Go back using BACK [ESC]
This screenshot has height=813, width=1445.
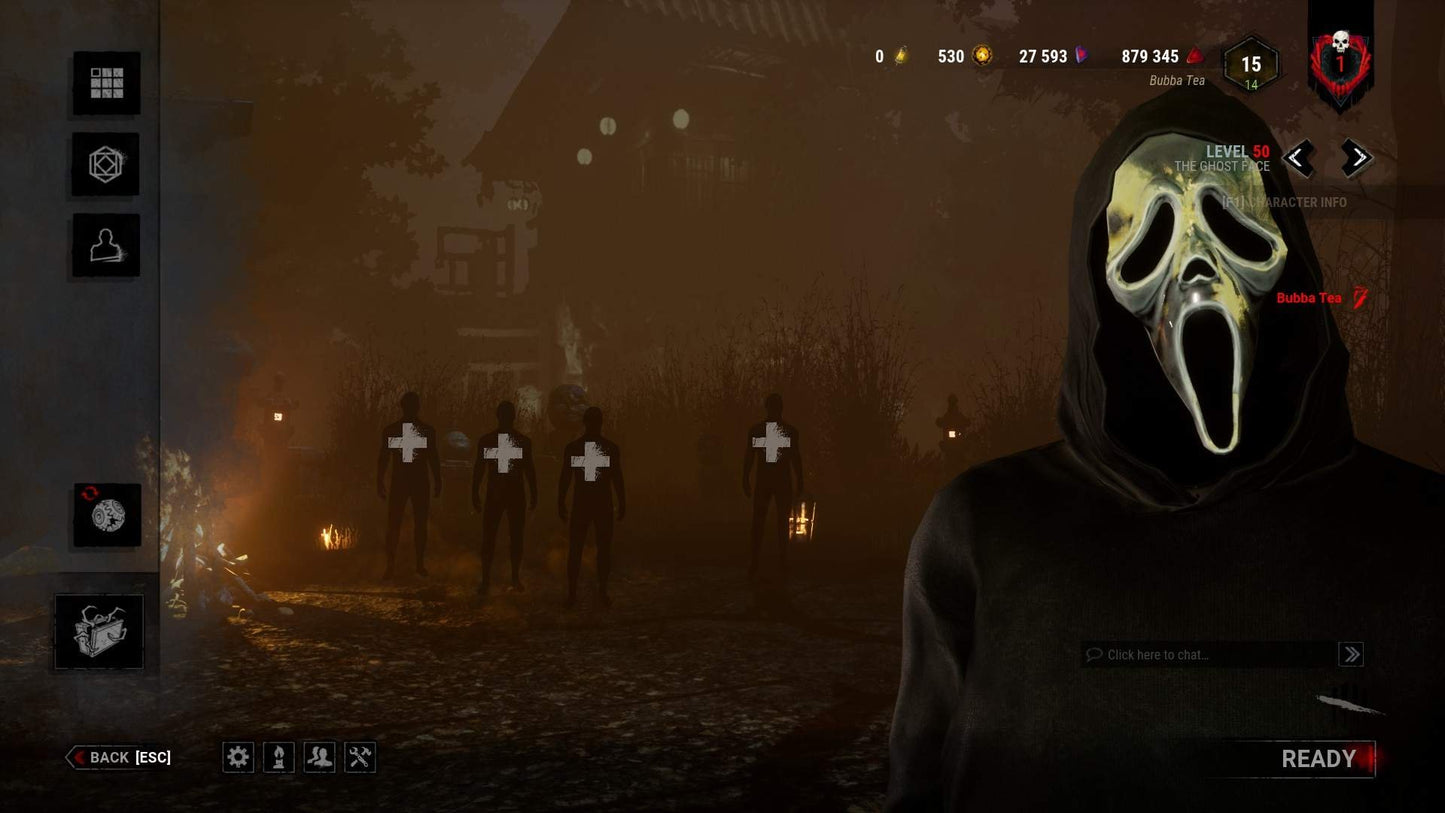[x=119, y=757]
